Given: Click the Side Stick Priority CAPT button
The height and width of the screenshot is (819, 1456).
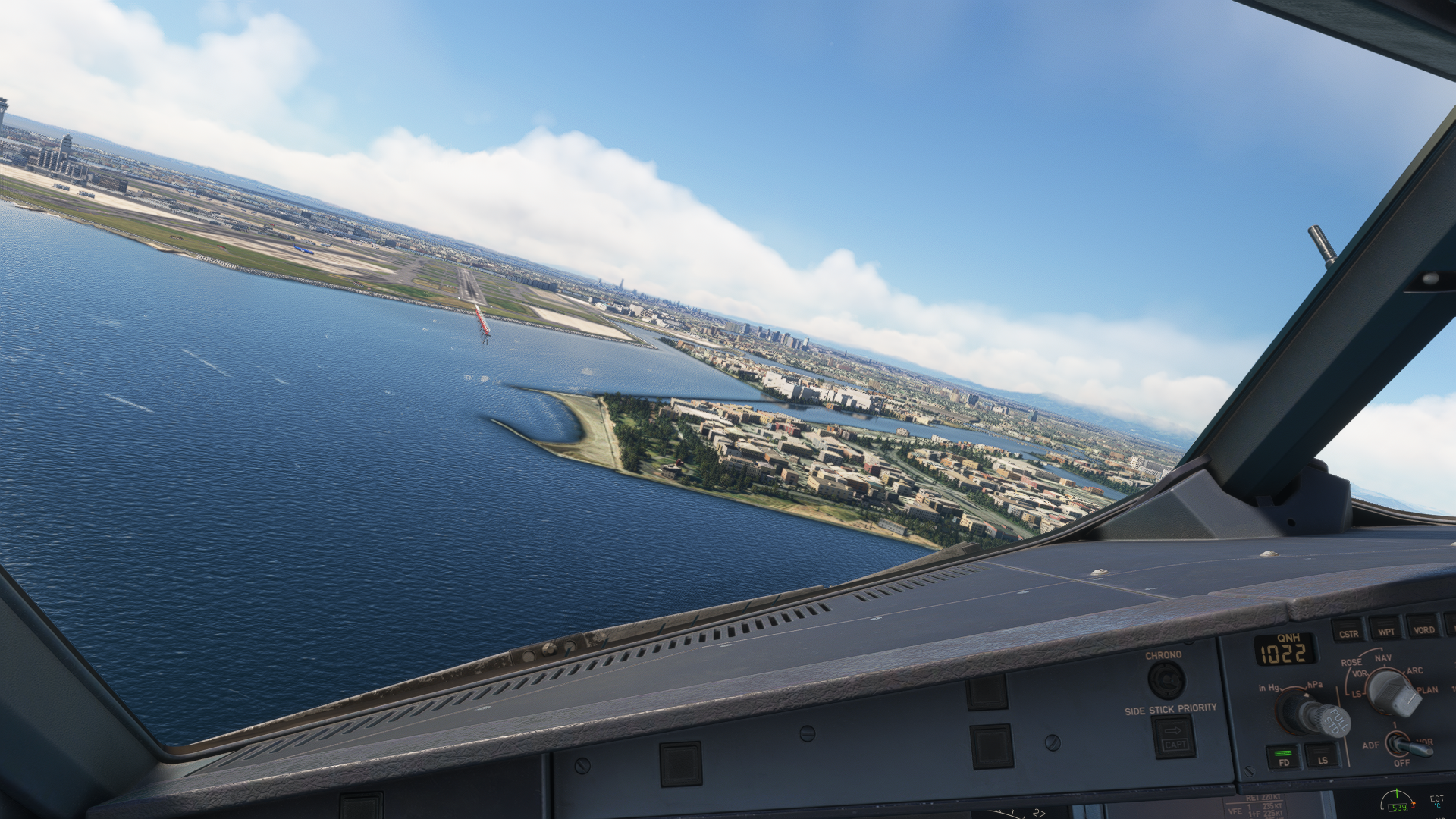Looking at the screenshot, I should click(x=1173, y=737).
